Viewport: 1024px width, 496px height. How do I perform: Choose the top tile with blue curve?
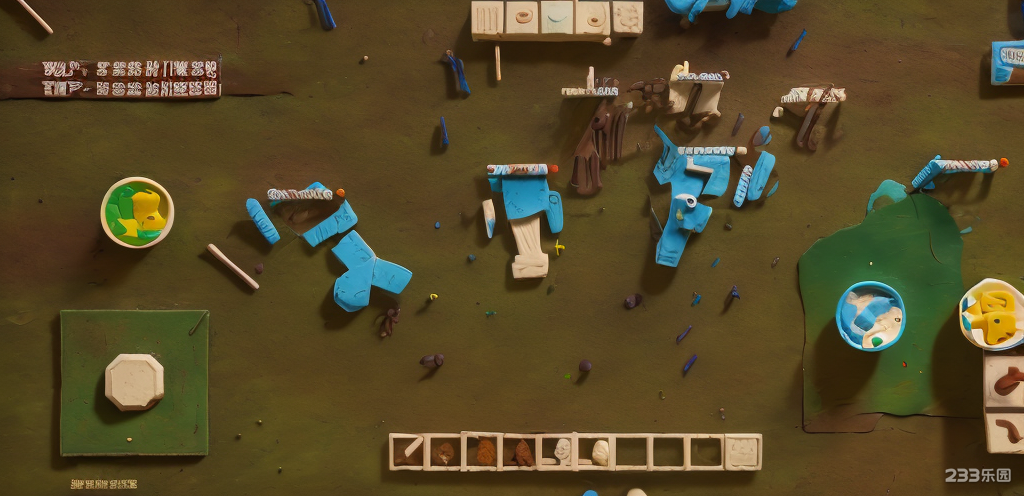[556, 19]
